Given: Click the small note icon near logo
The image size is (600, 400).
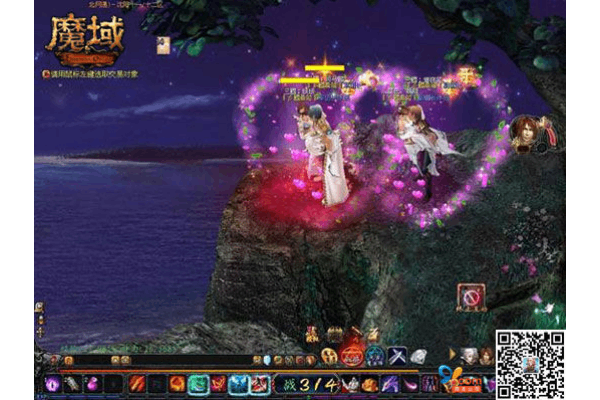Looking at the screenshot, I should coord(163,44).
